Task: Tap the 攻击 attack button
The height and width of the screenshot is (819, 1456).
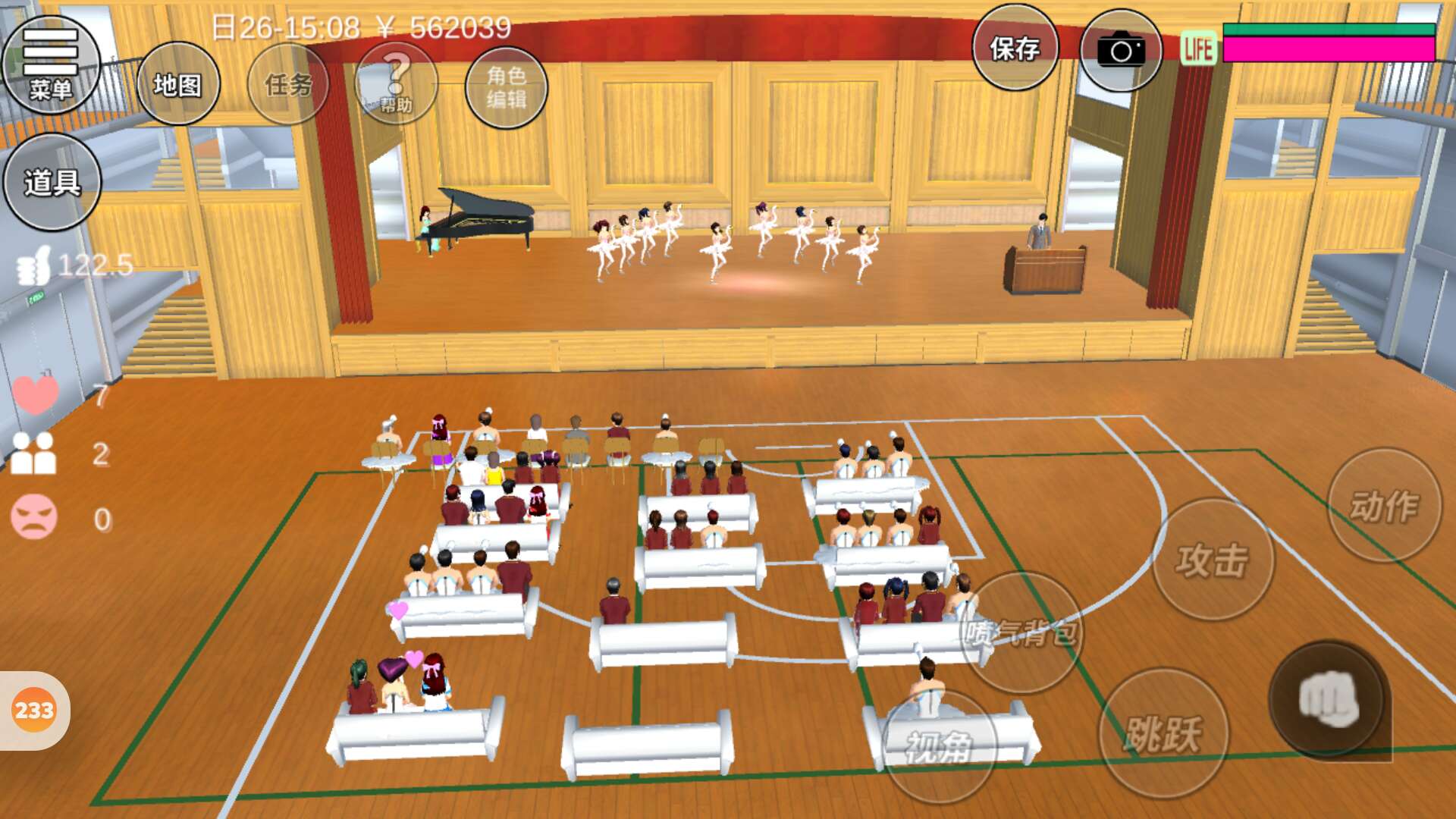Action: point(1213,560)
